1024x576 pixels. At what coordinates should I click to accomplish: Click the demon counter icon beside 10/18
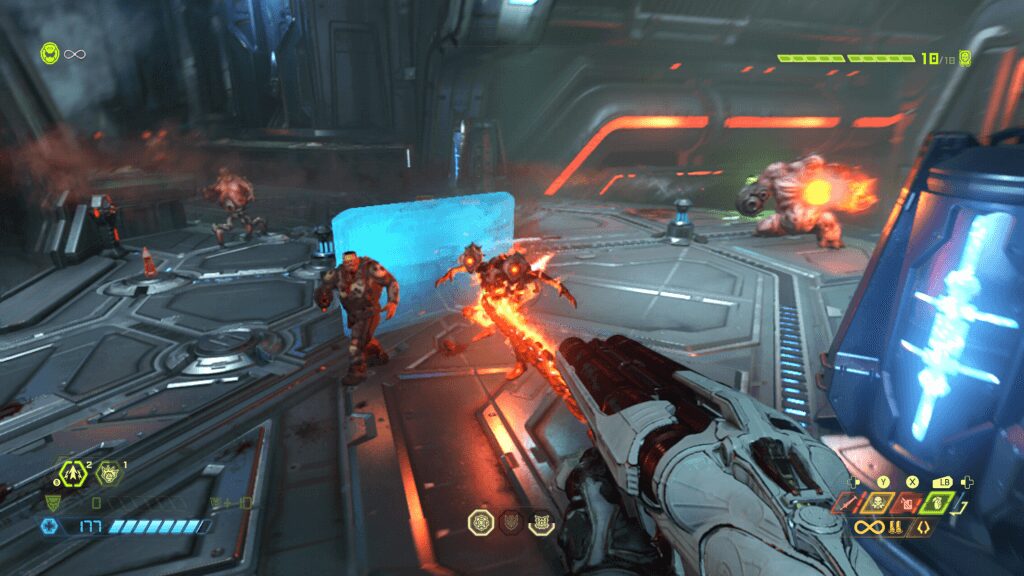click(965, 58)
